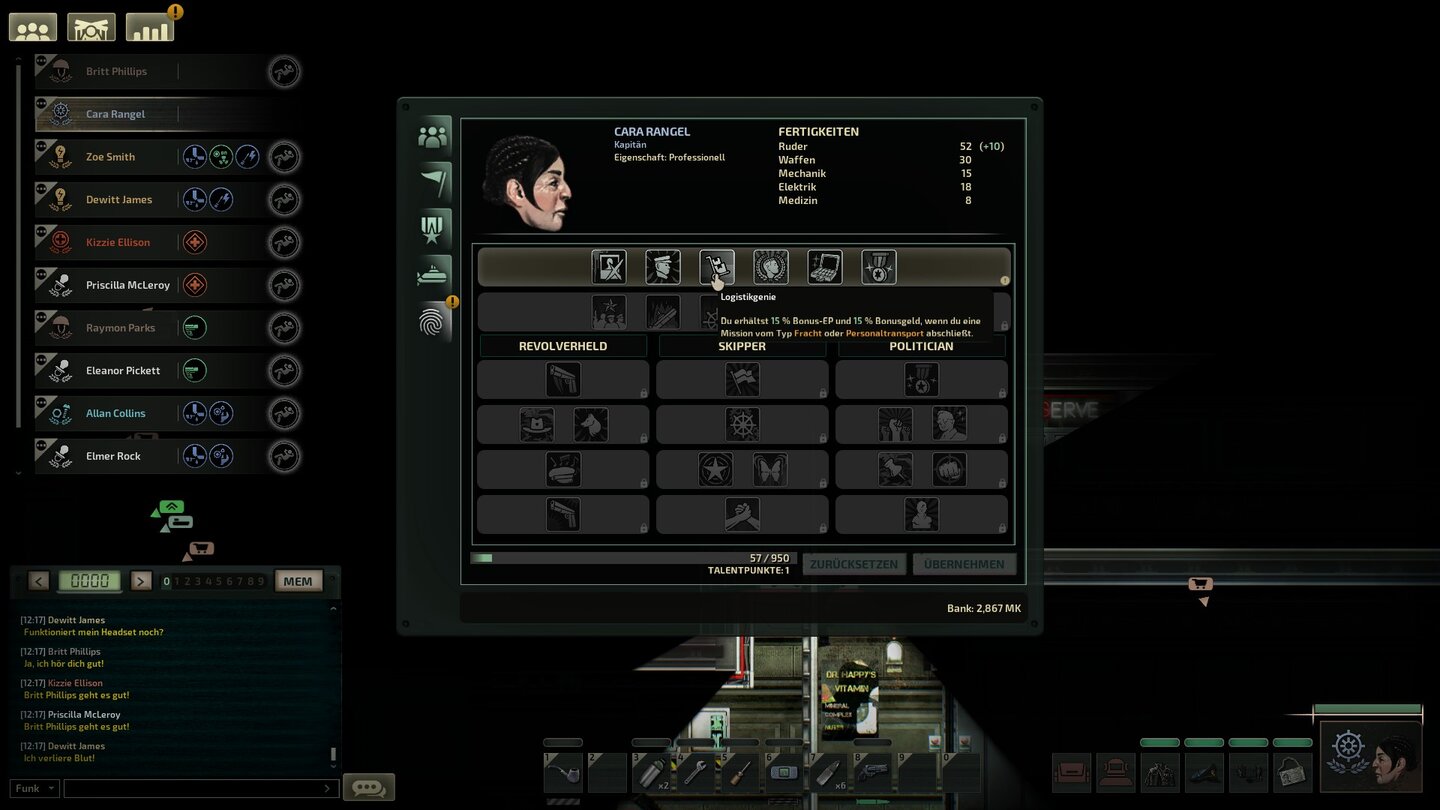Open the Funk channel dropdown
This screenshot has width=1440, height=810.
click(x=34, y=787)
